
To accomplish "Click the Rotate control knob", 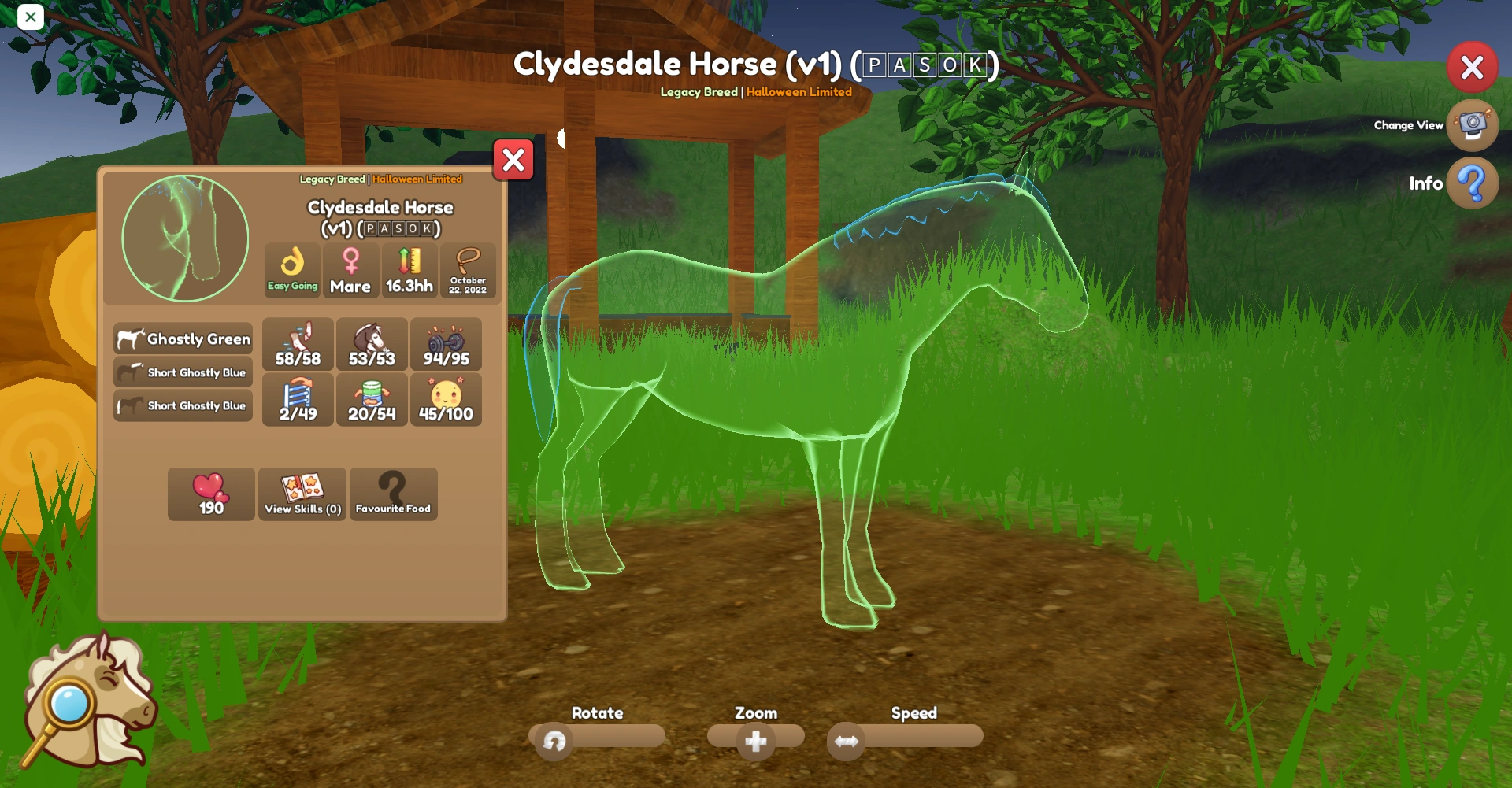I will (554, 741).
